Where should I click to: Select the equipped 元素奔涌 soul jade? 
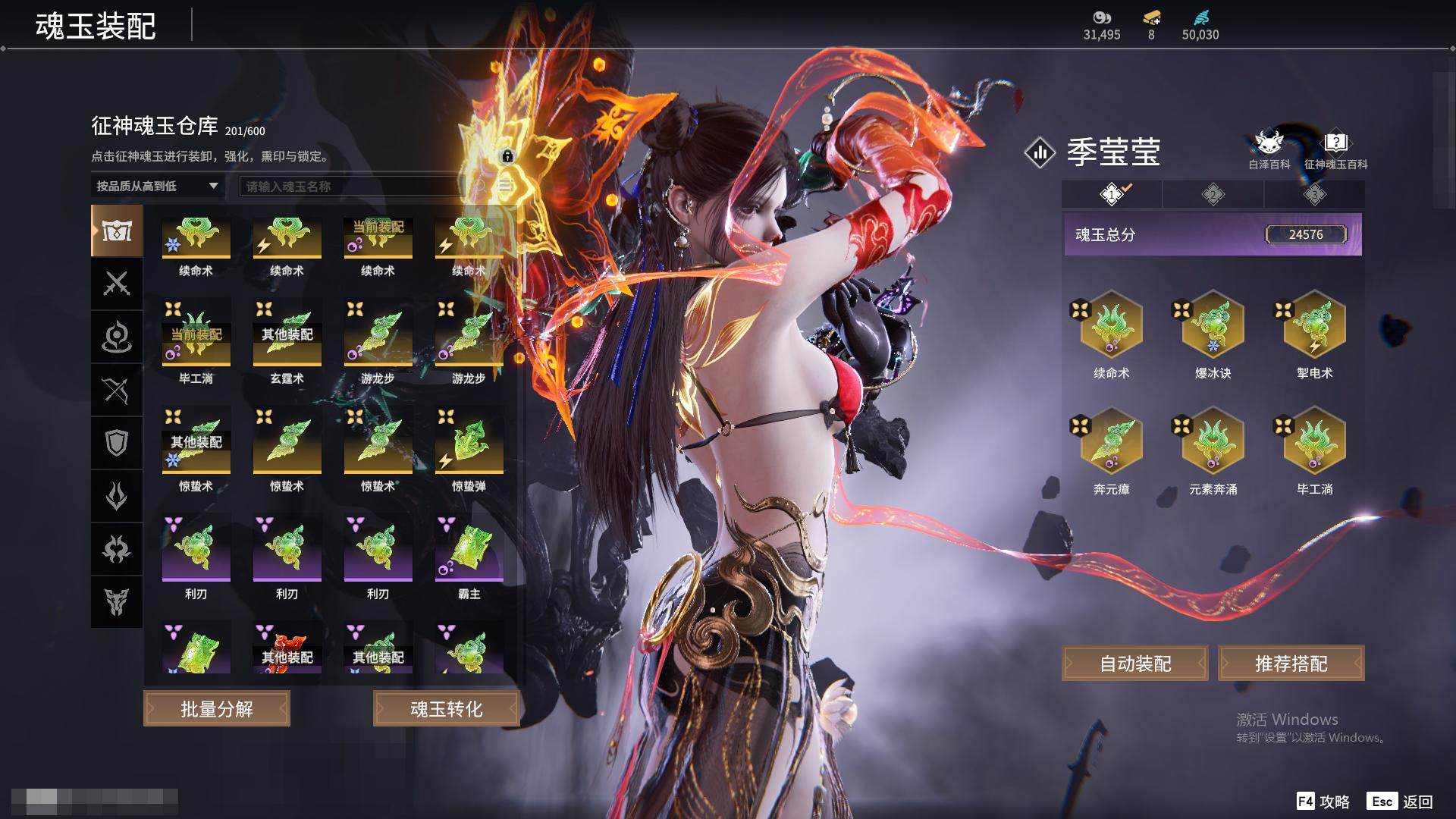click(x=1213, y=443)
